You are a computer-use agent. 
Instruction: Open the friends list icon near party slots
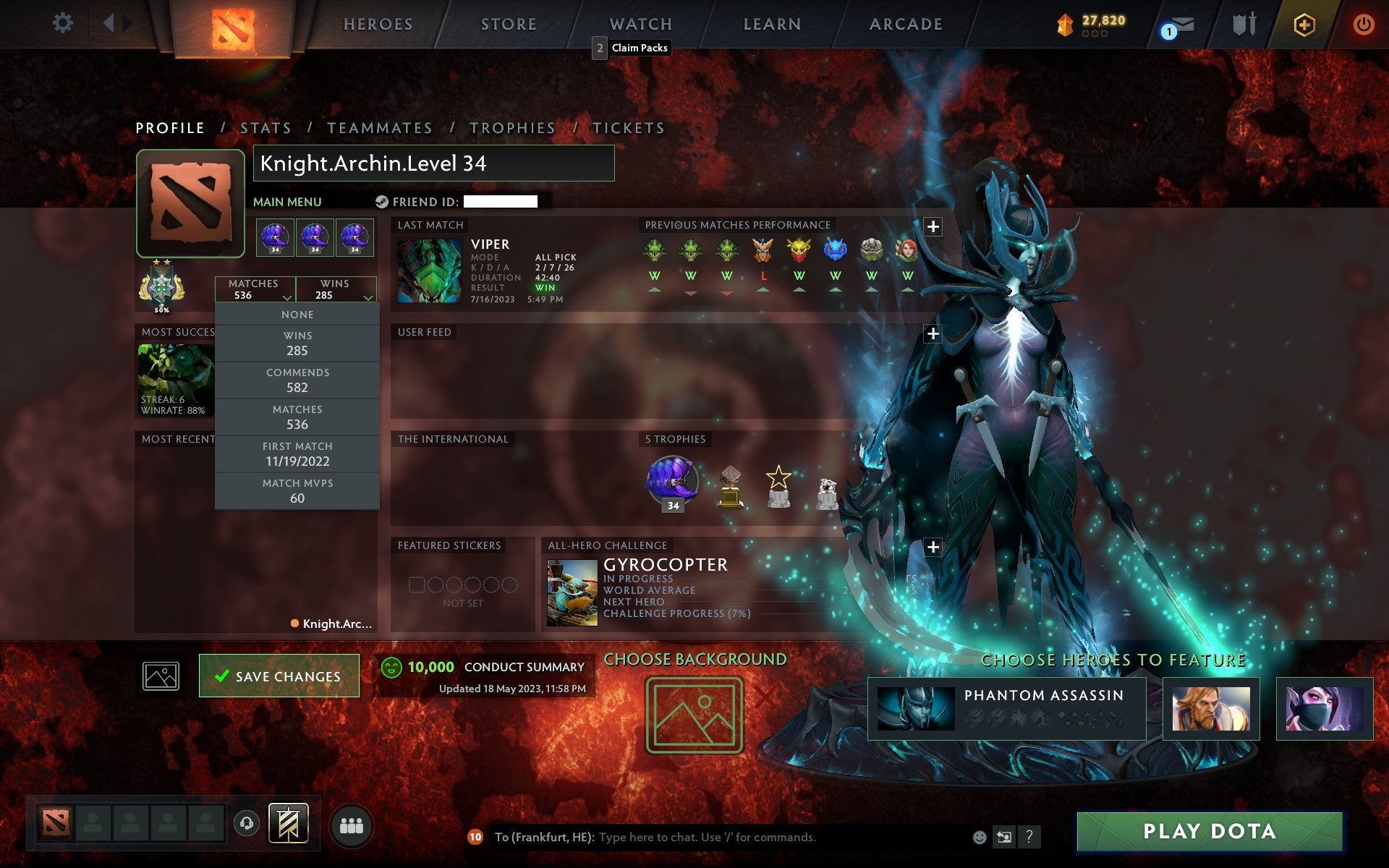(352, 823)
